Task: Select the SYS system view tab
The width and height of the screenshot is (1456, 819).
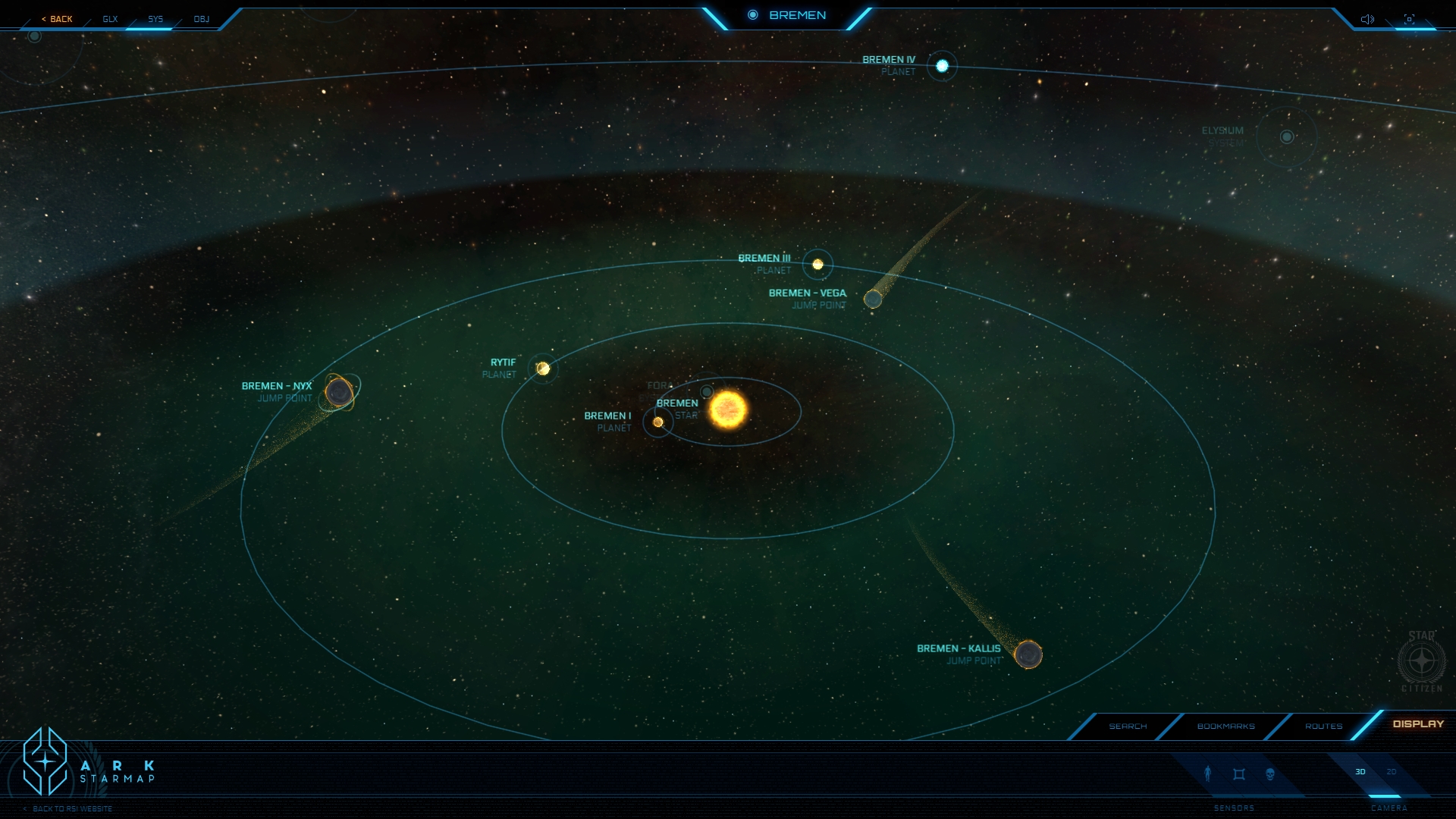Action: [x=155, y=19]
